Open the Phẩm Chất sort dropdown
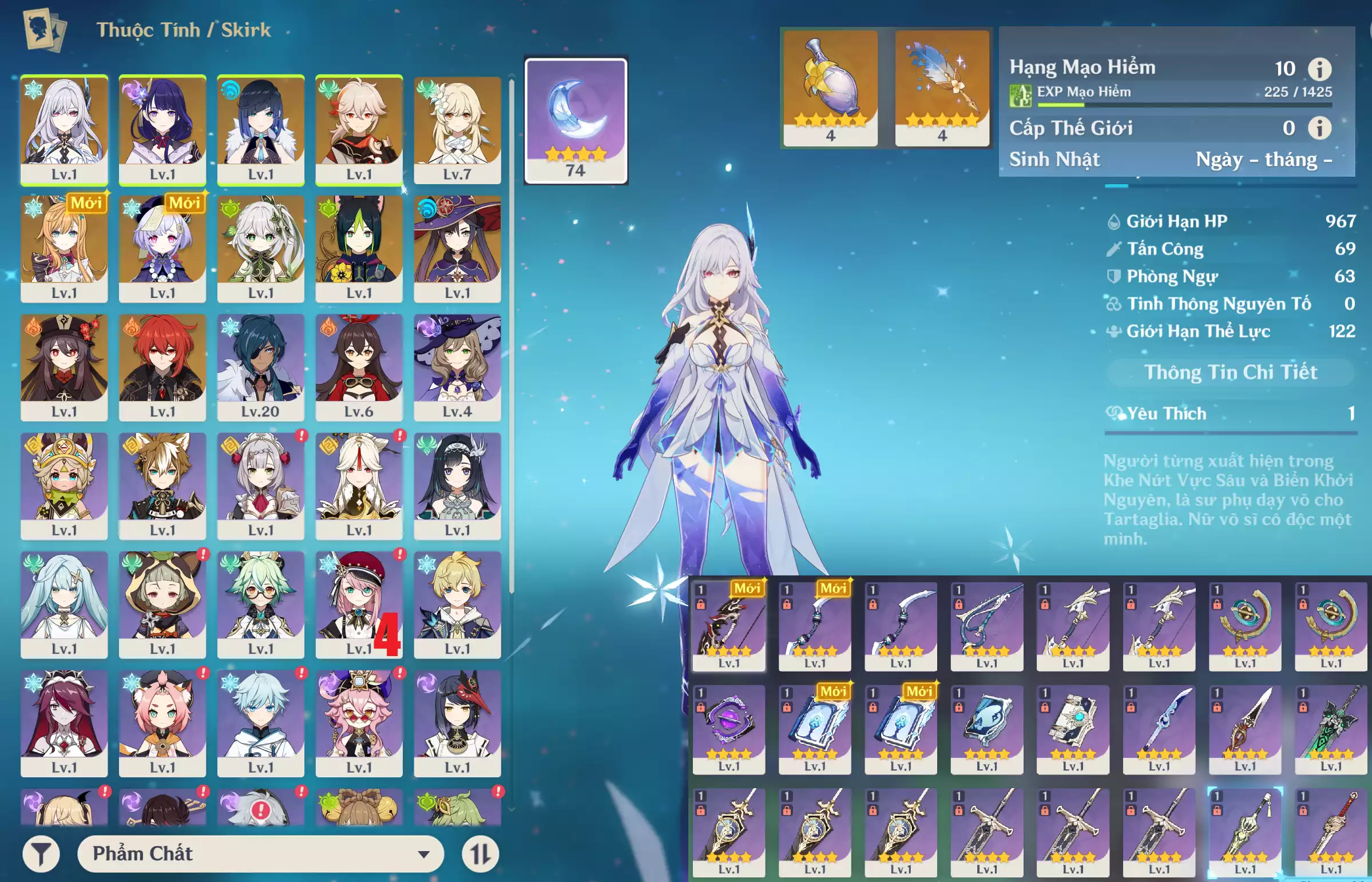The height and width of the screenshot is (882, 1372). [261, 854]
